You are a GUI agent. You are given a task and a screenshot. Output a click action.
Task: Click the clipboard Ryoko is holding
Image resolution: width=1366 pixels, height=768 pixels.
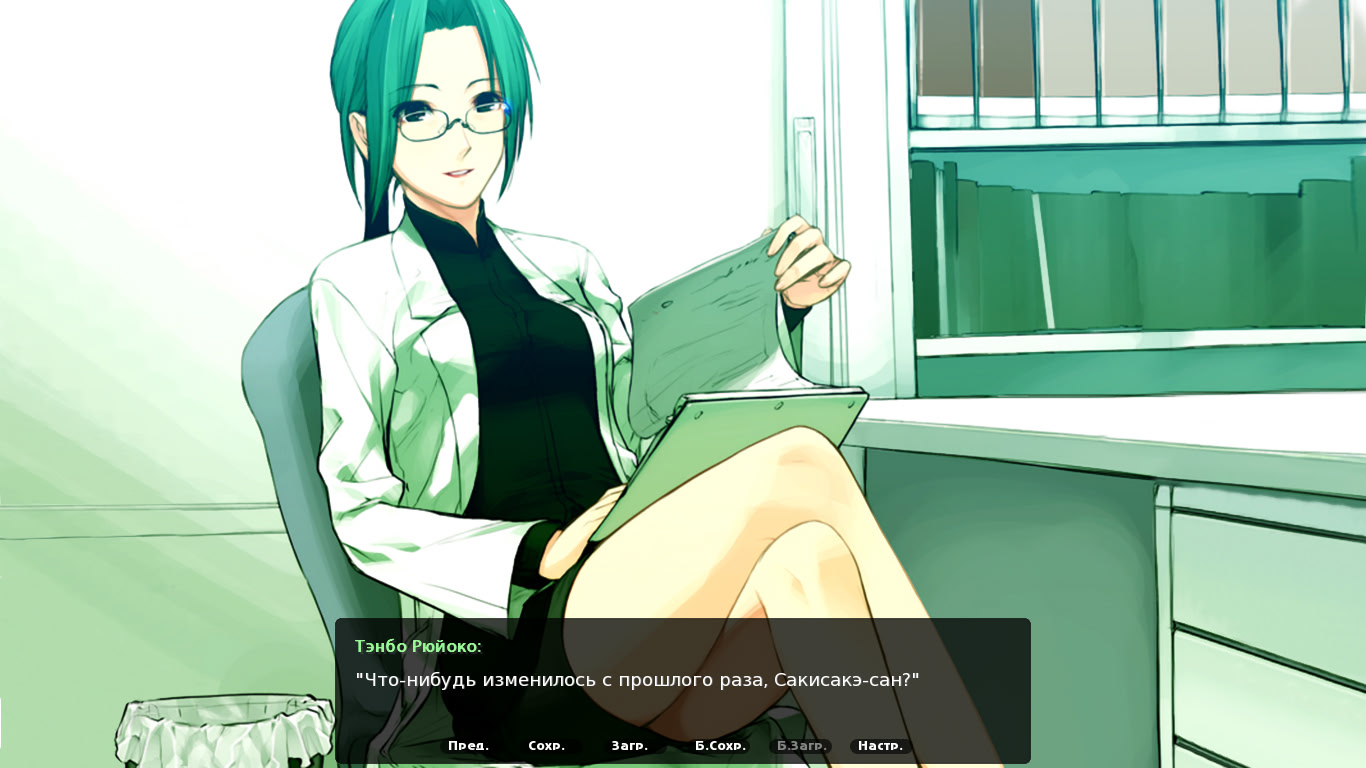[x=730, y=420]
